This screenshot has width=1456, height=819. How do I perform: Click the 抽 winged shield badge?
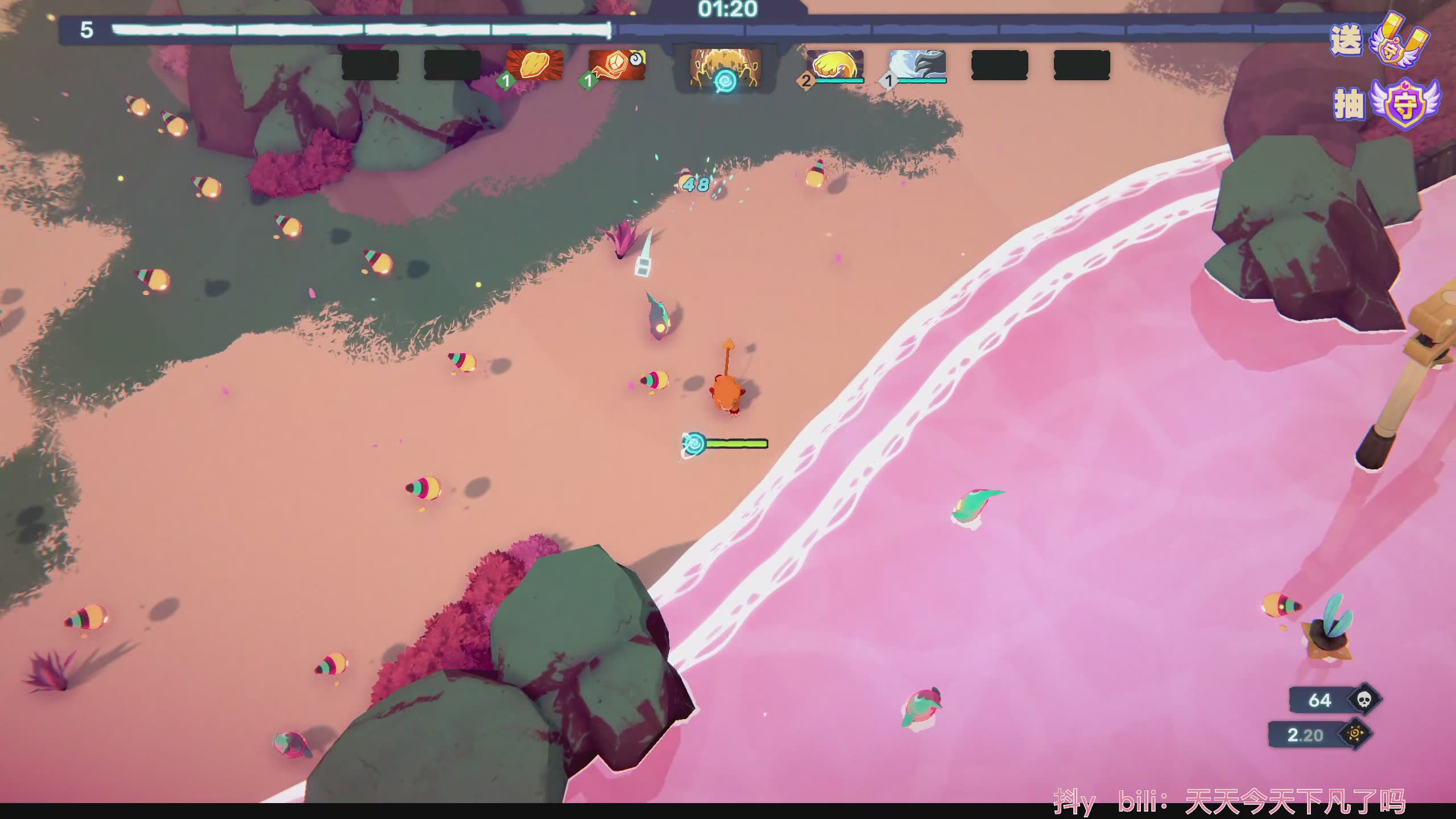coord(1403,105)
